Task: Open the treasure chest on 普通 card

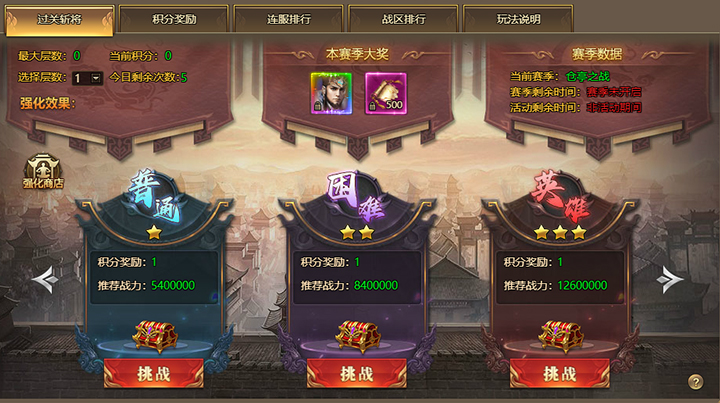Action: pyautogui.click(x=153, y=336)
